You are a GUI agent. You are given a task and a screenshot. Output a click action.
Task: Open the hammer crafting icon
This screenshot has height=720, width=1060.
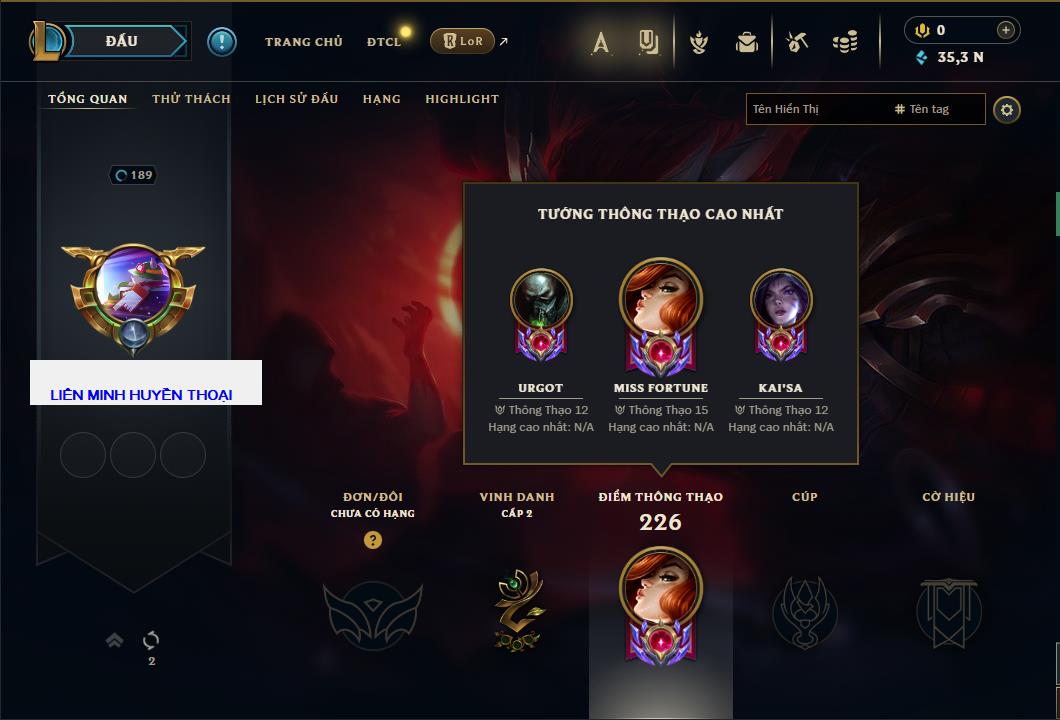796,42
